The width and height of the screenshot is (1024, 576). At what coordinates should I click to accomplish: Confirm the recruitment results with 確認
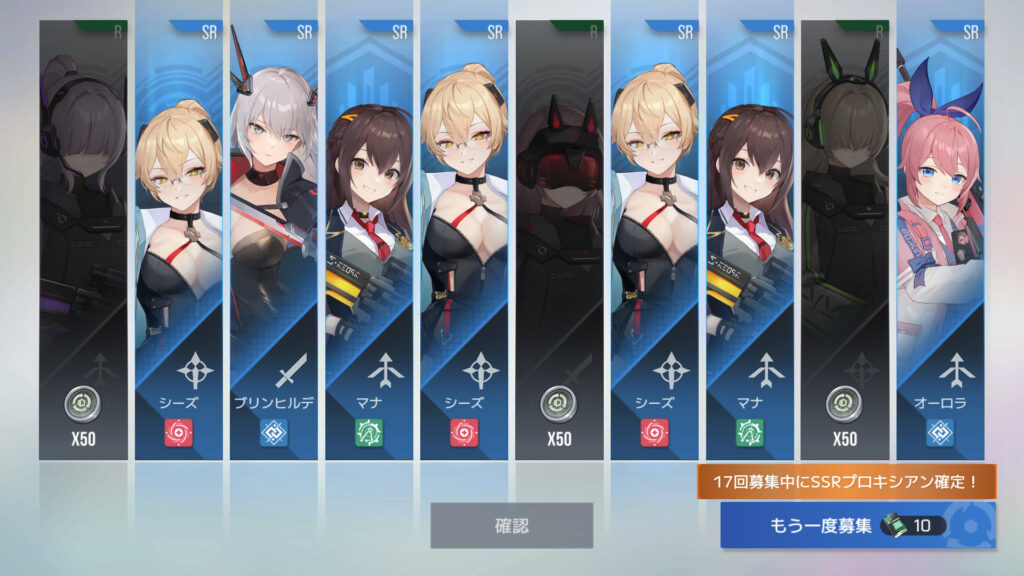[511, 525]
